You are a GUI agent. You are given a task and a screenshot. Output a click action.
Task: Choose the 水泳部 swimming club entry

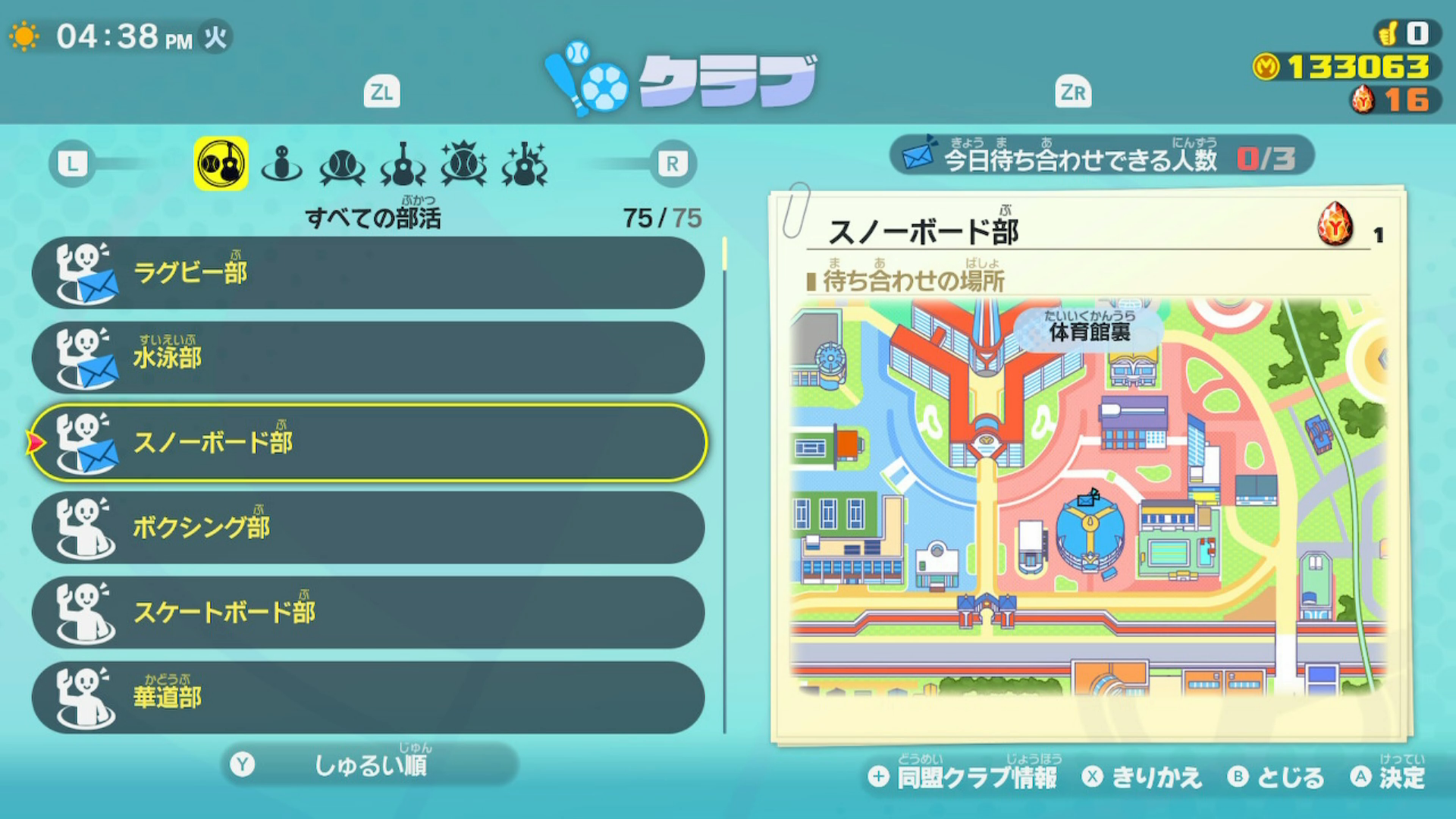pos(368,358)
